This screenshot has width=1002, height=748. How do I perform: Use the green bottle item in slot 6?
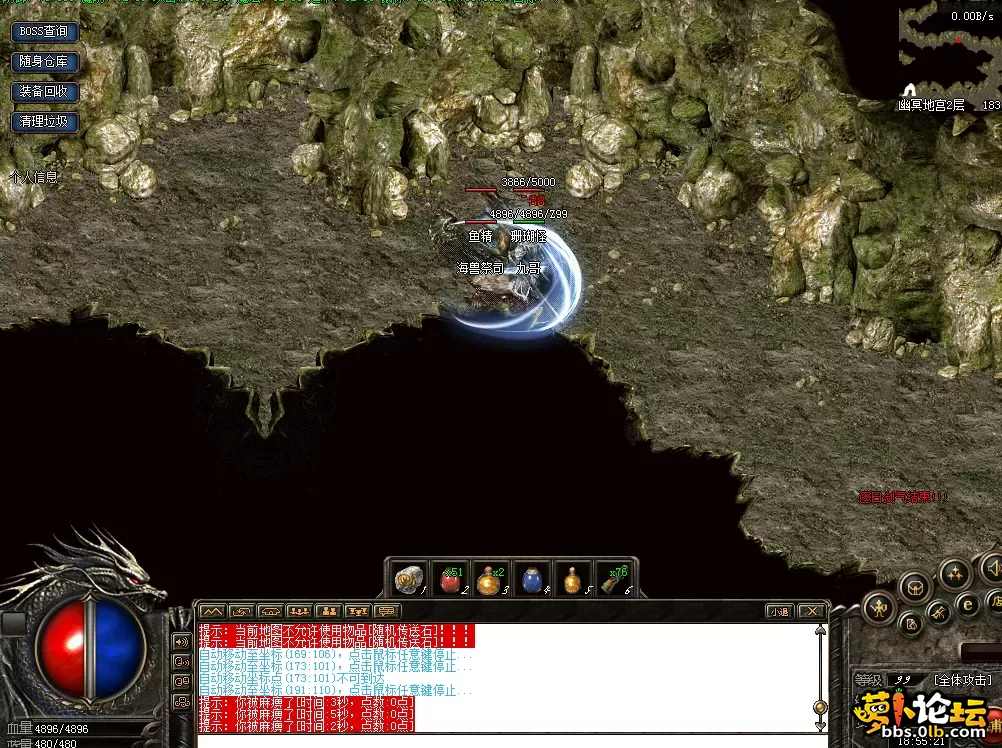pyautogui.click(x=613, y=579)
